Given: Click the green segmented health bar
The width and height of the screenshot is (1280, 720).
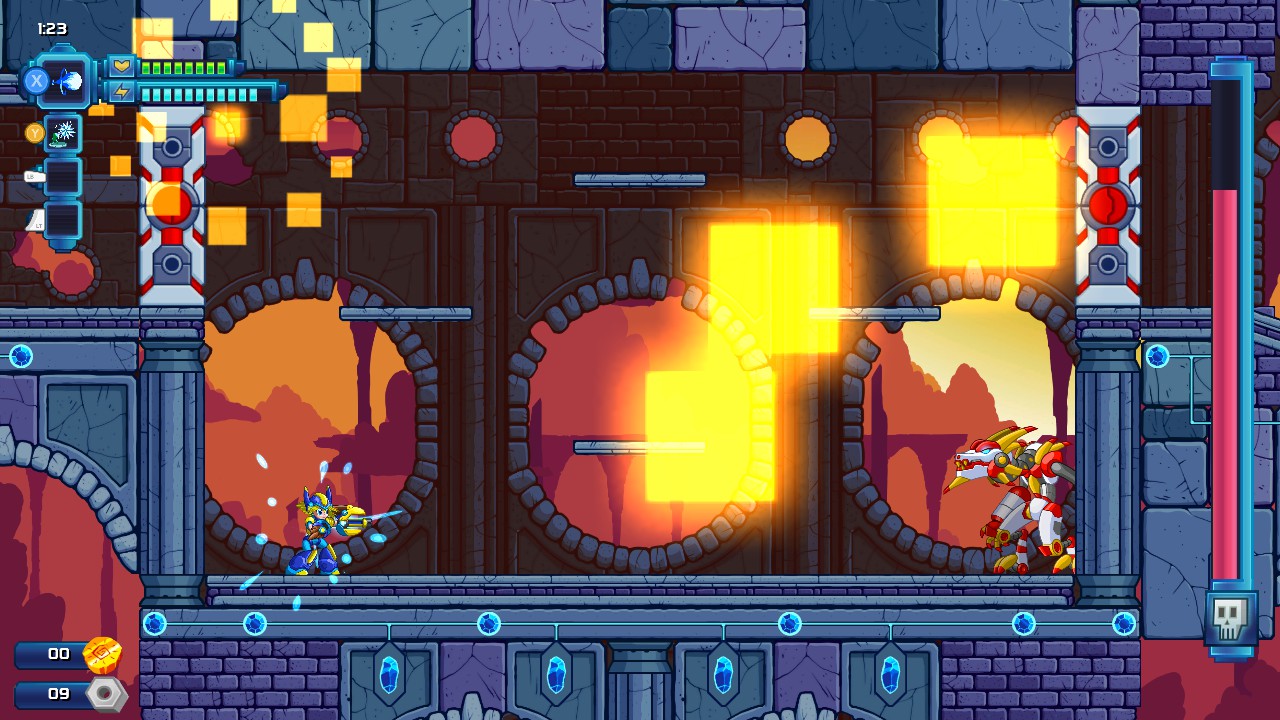Looking at the screenshot, I should (185, 68).
